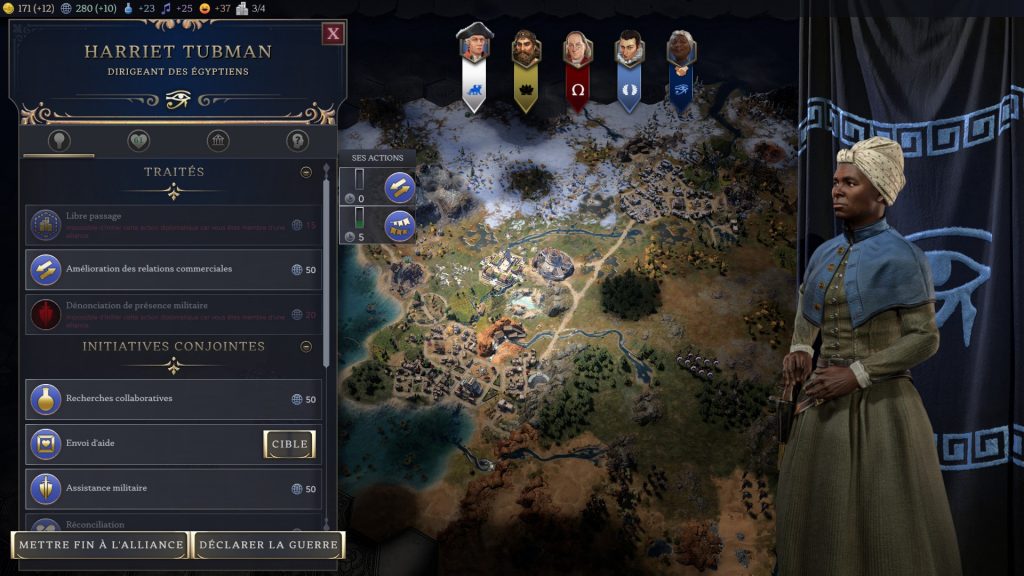The width and height of the screenshot is (1024, 576).
Task: Choose Déclarer la guerre
Action: click(x=268, y=545)
